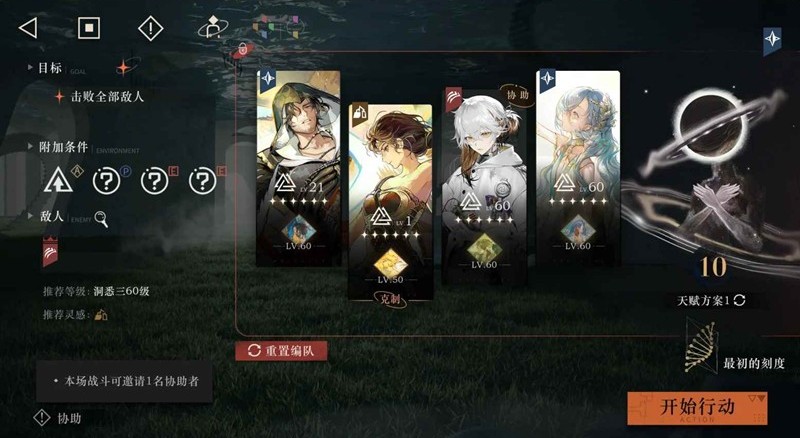Switch talent scheme 天赋方案1

click(710, 300)
